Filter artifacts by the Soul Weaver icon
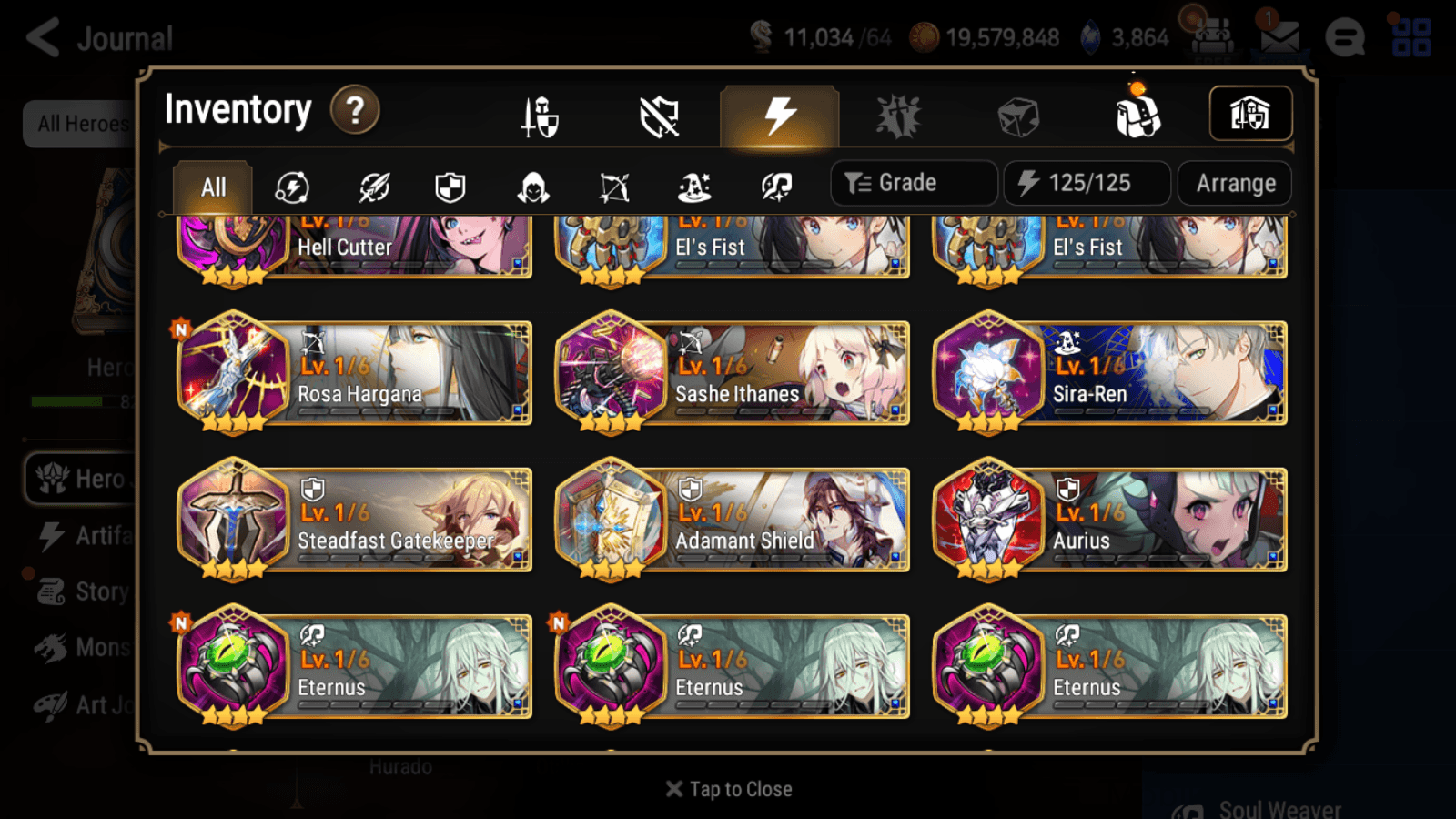 coord(775,187)
